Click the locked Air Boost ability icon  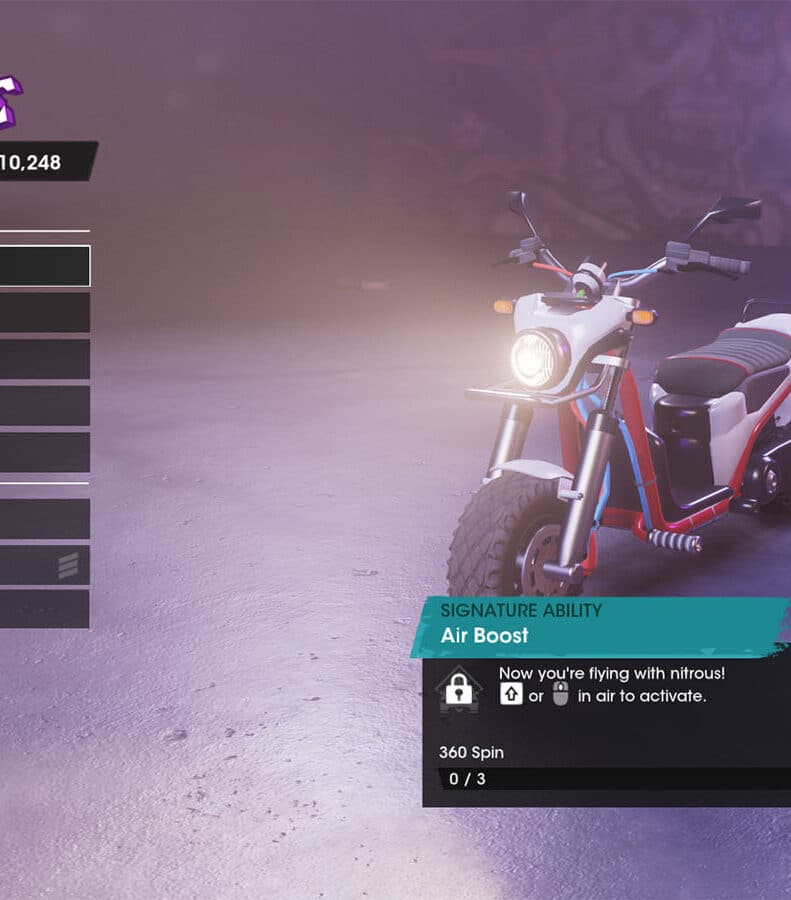[459, 689]
